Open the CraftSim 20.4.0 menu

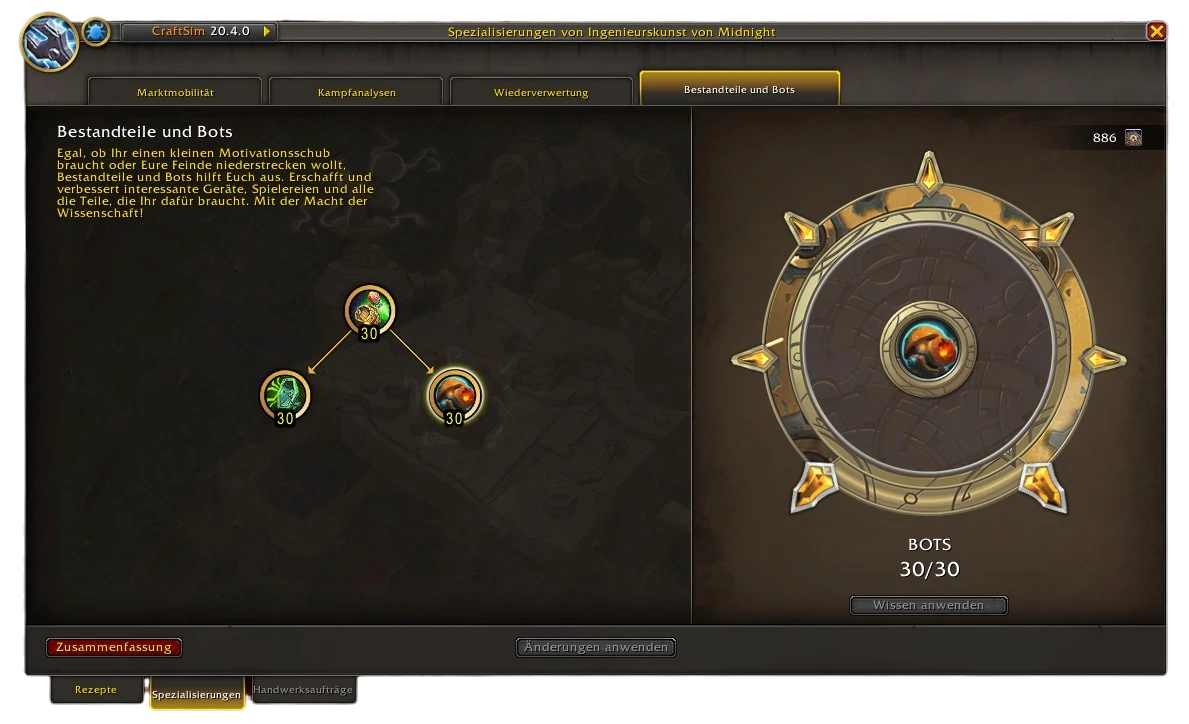(199, 32)
